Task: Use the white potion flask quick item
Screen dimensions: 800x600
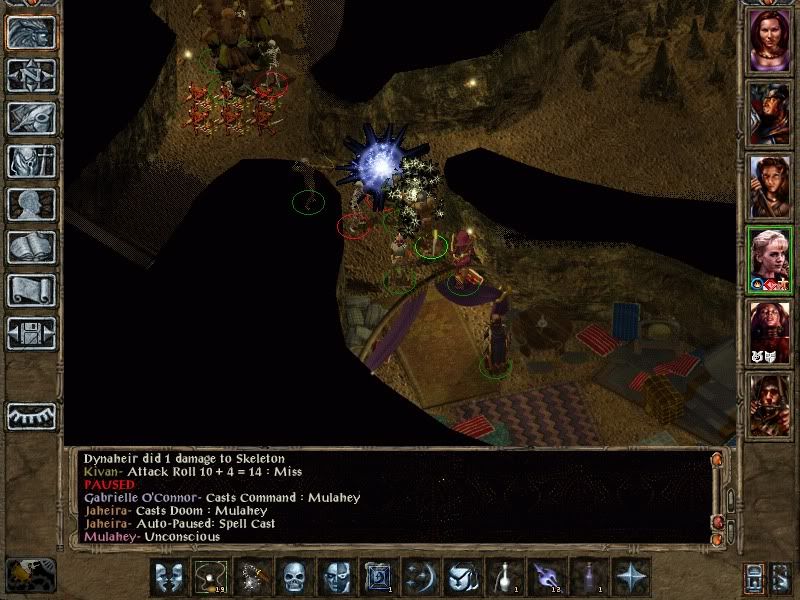Action: coord(503,578)
